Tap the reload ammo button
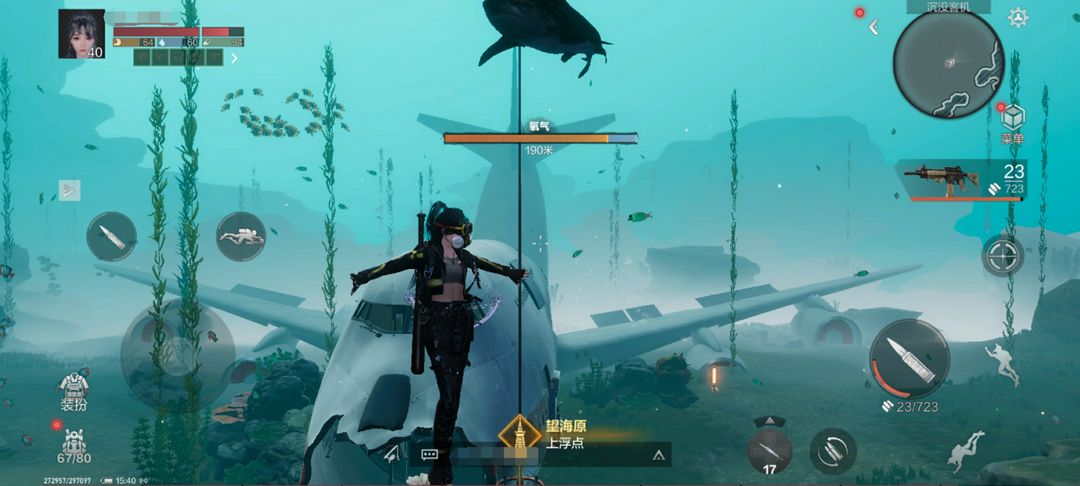The width and height of the screenshot is (1080, 486). [x=832, y=451]
